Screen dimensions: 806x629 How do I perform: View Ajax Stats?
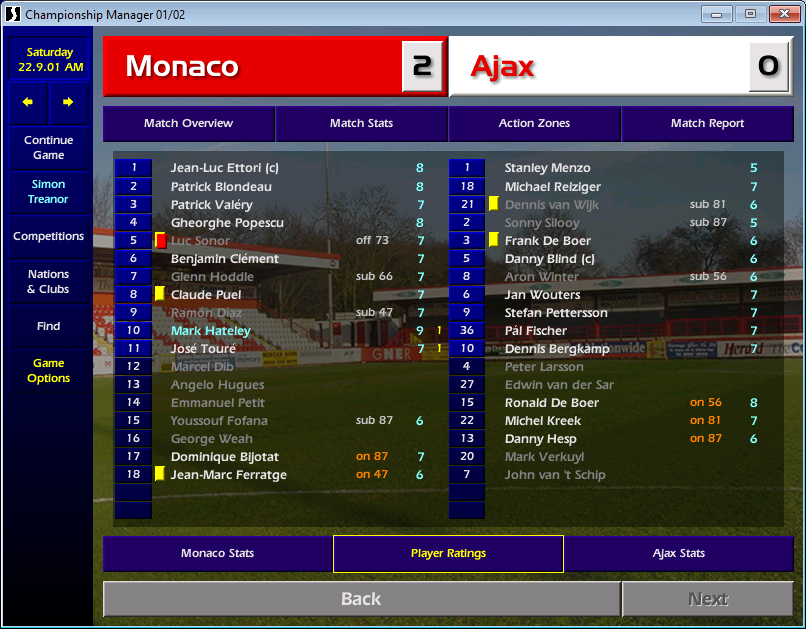pos(679,553)
